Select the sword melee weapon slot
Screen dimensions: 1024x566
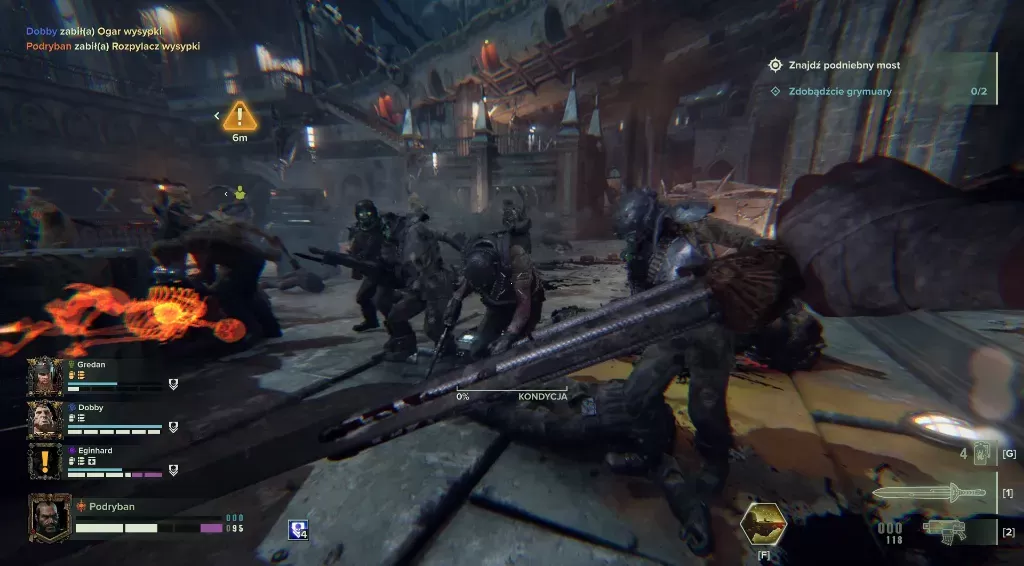coord(929,492)
